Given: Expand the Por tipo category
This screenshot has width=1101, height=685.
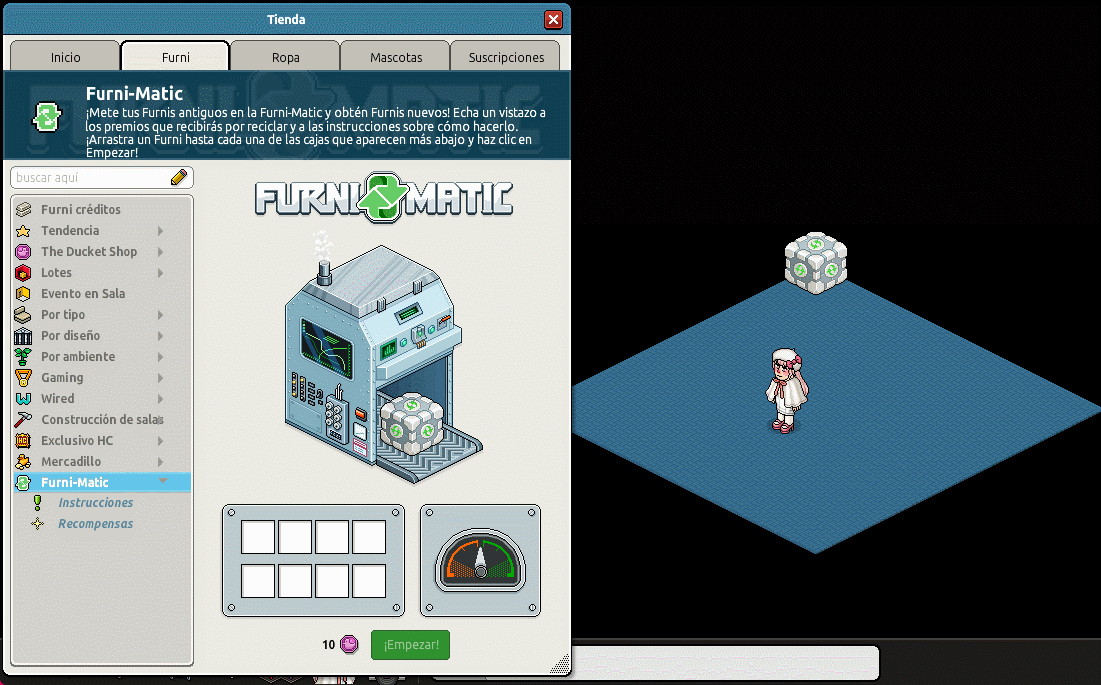Looking at the screenshot, I should (63, 315).
